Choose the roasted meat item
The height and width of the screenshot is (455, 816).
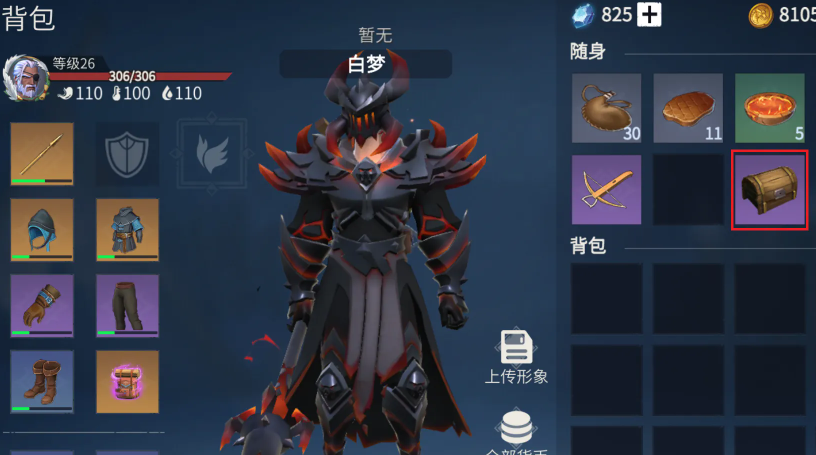tap(688, 108)
